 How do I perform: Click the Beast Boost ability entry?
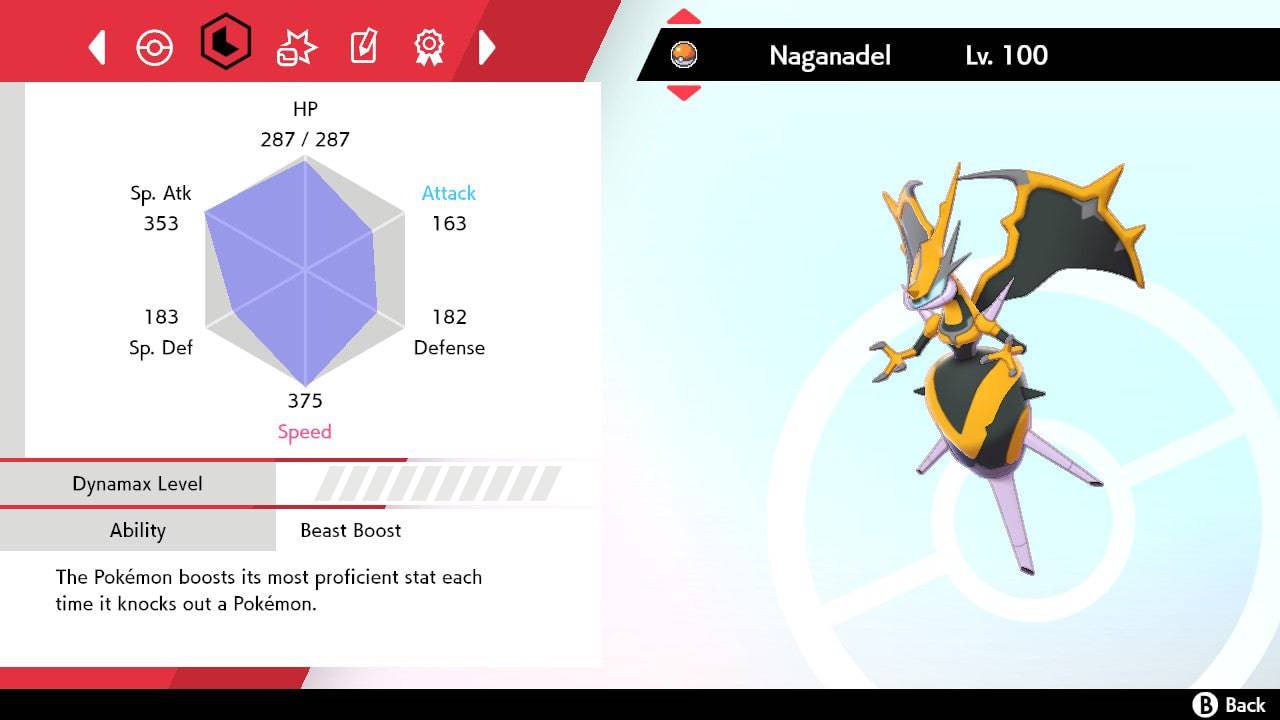pyautogui.click(x=349, y=531)
